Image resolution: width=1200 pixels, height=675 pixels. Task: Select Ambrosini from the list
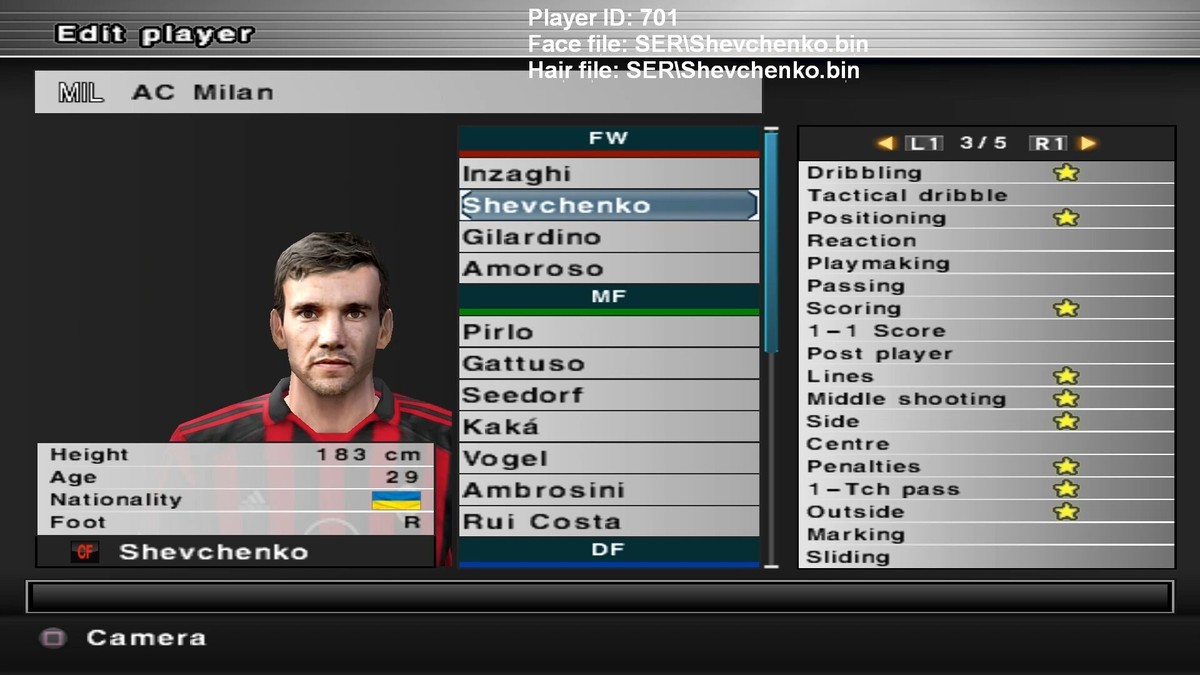pos(608,490)
